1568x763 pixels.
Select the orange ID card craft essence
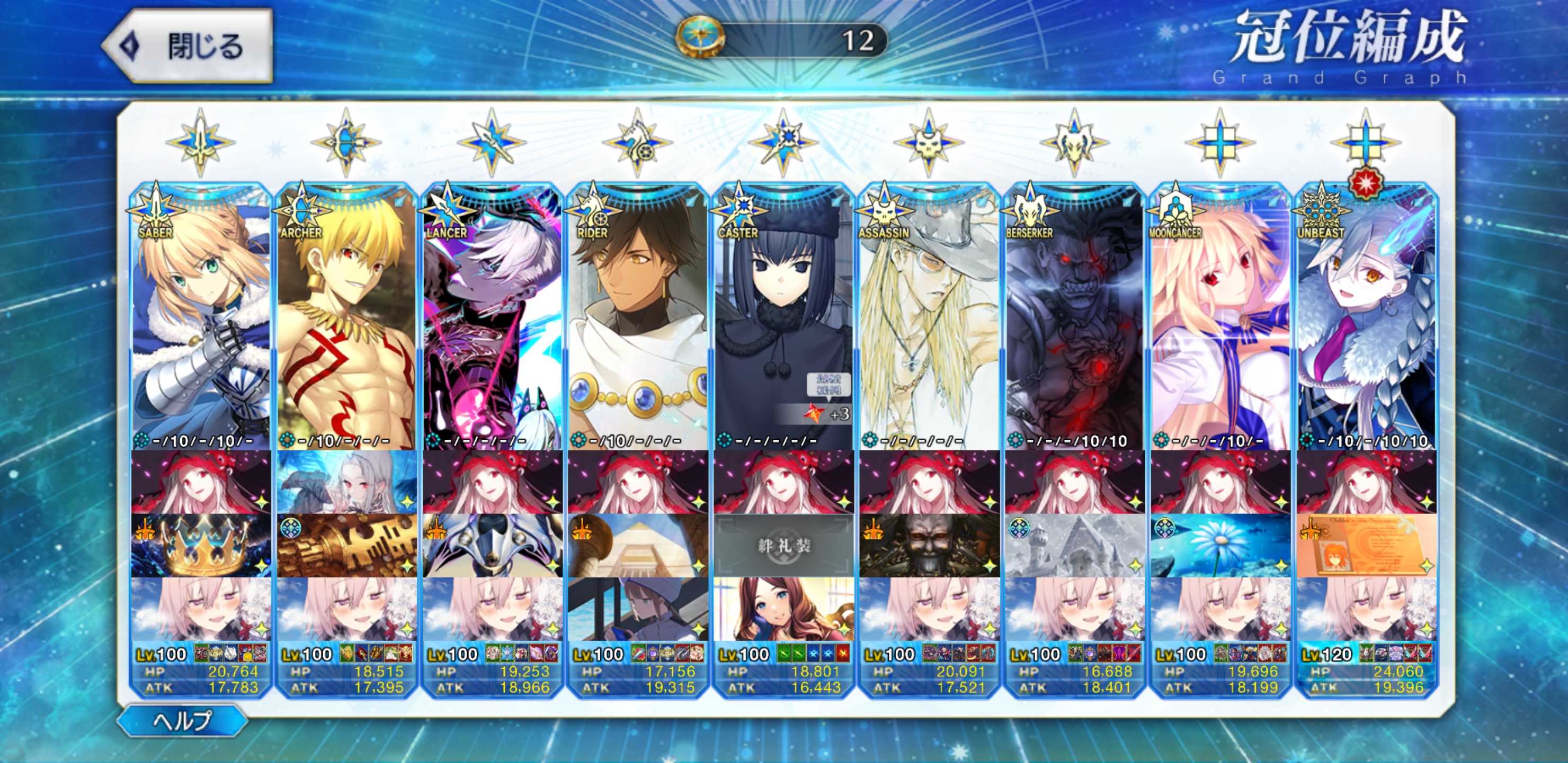pyautogui.click(x=1366, y=546)
